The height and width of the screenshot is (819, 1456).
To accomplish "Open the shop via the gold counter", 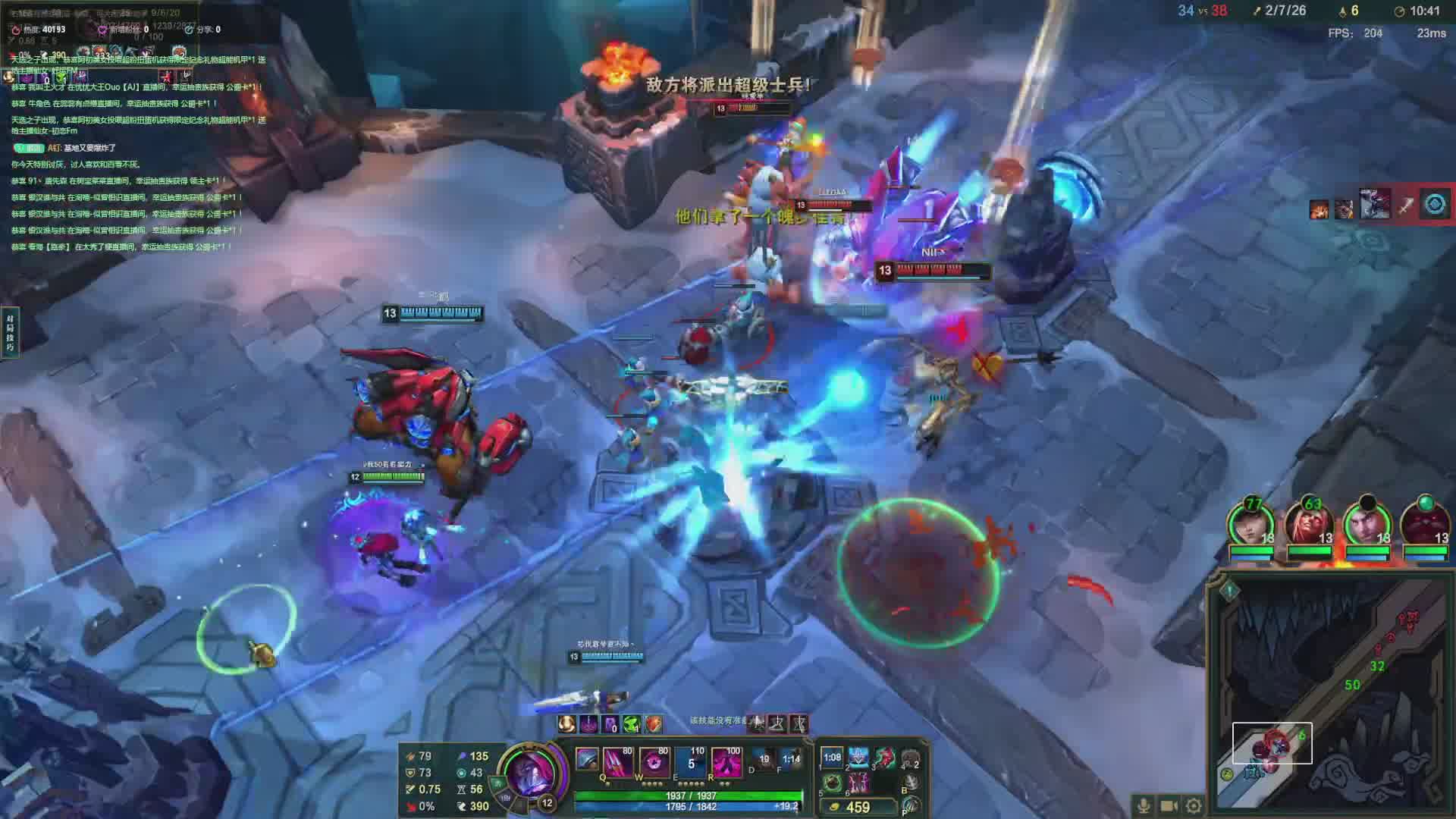I will (x=858, y=808).
